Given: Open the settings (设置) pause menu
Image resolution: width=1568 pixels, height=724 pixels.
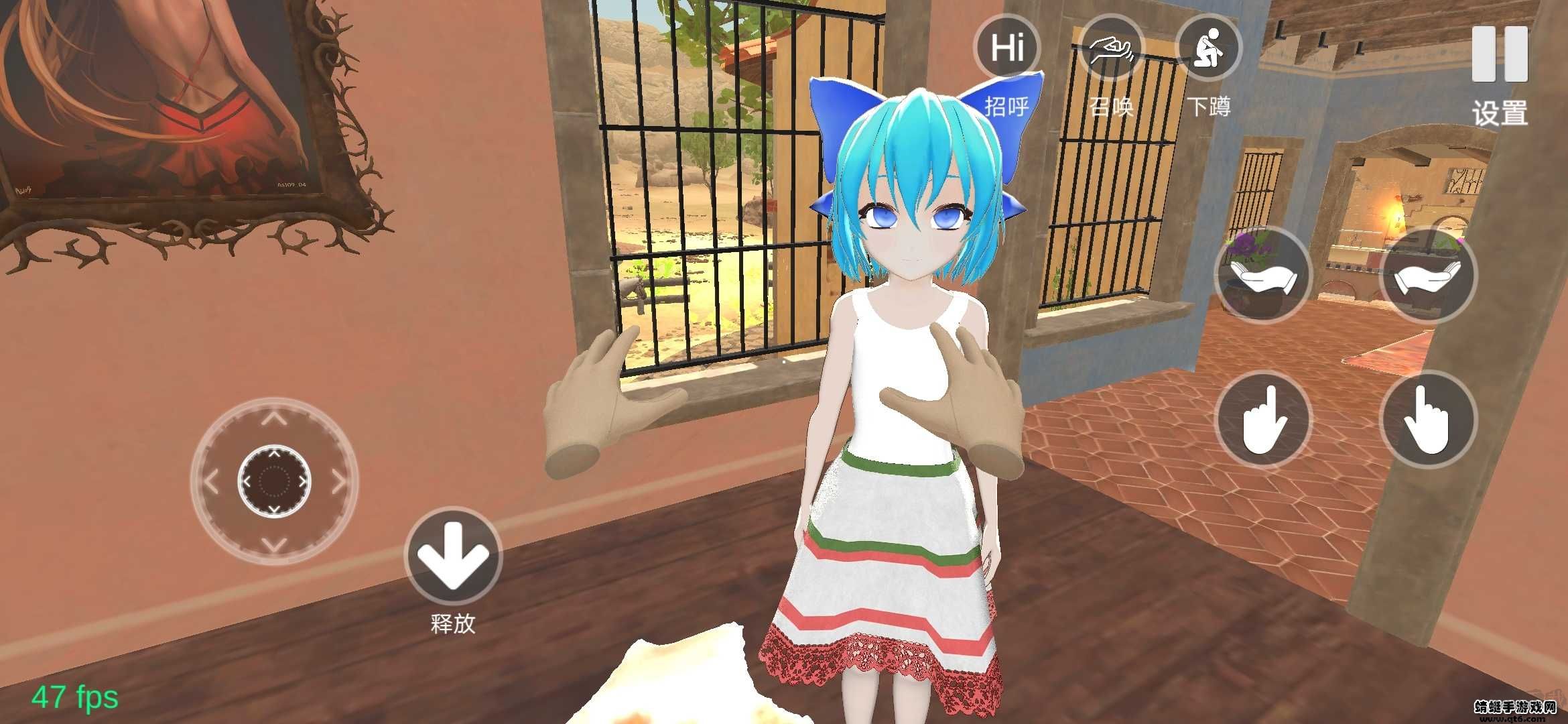Looking at the screenshot, I should [1500, 55].
